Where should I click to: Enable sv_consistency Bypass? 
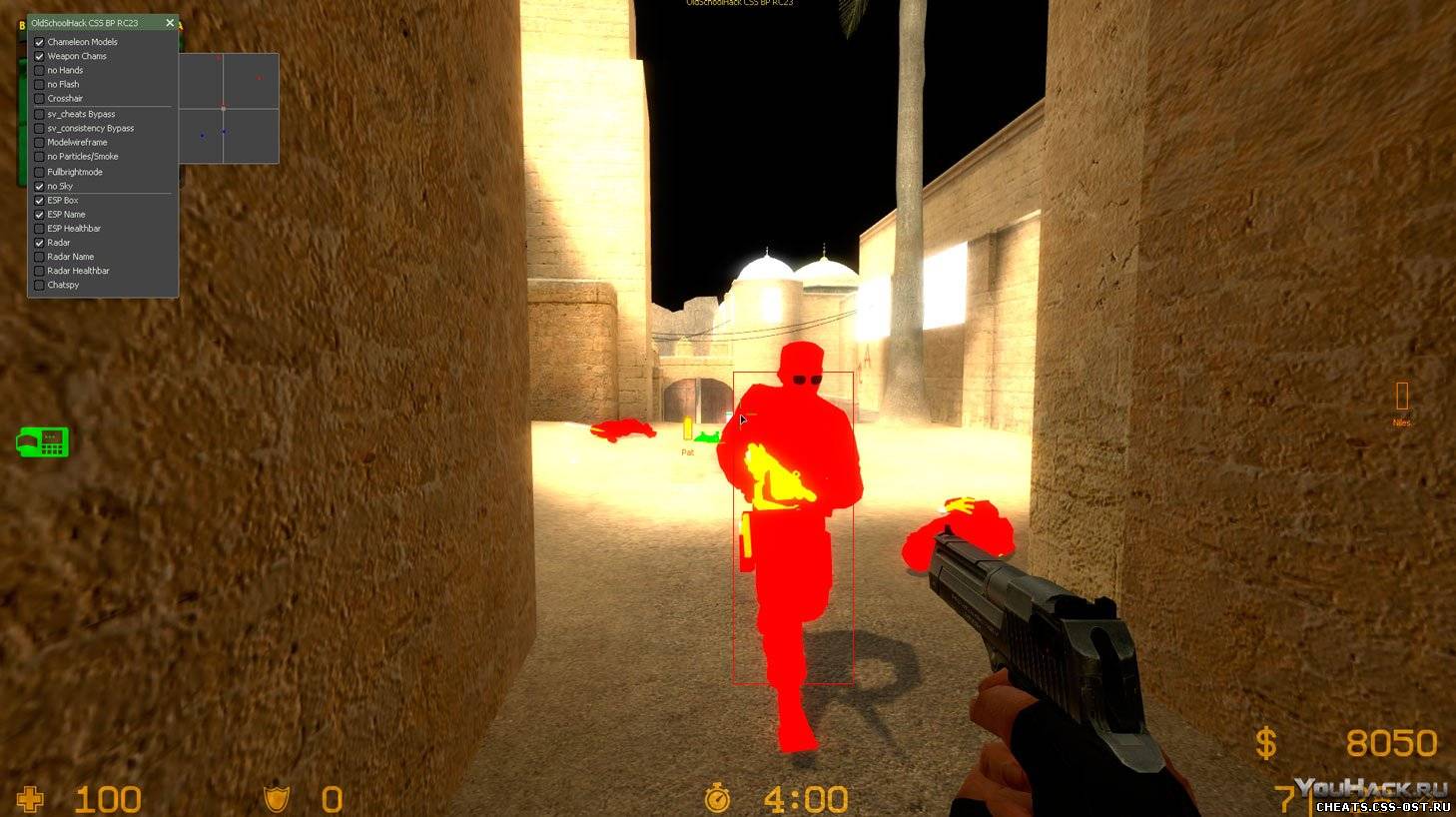[x=39, y=129]
